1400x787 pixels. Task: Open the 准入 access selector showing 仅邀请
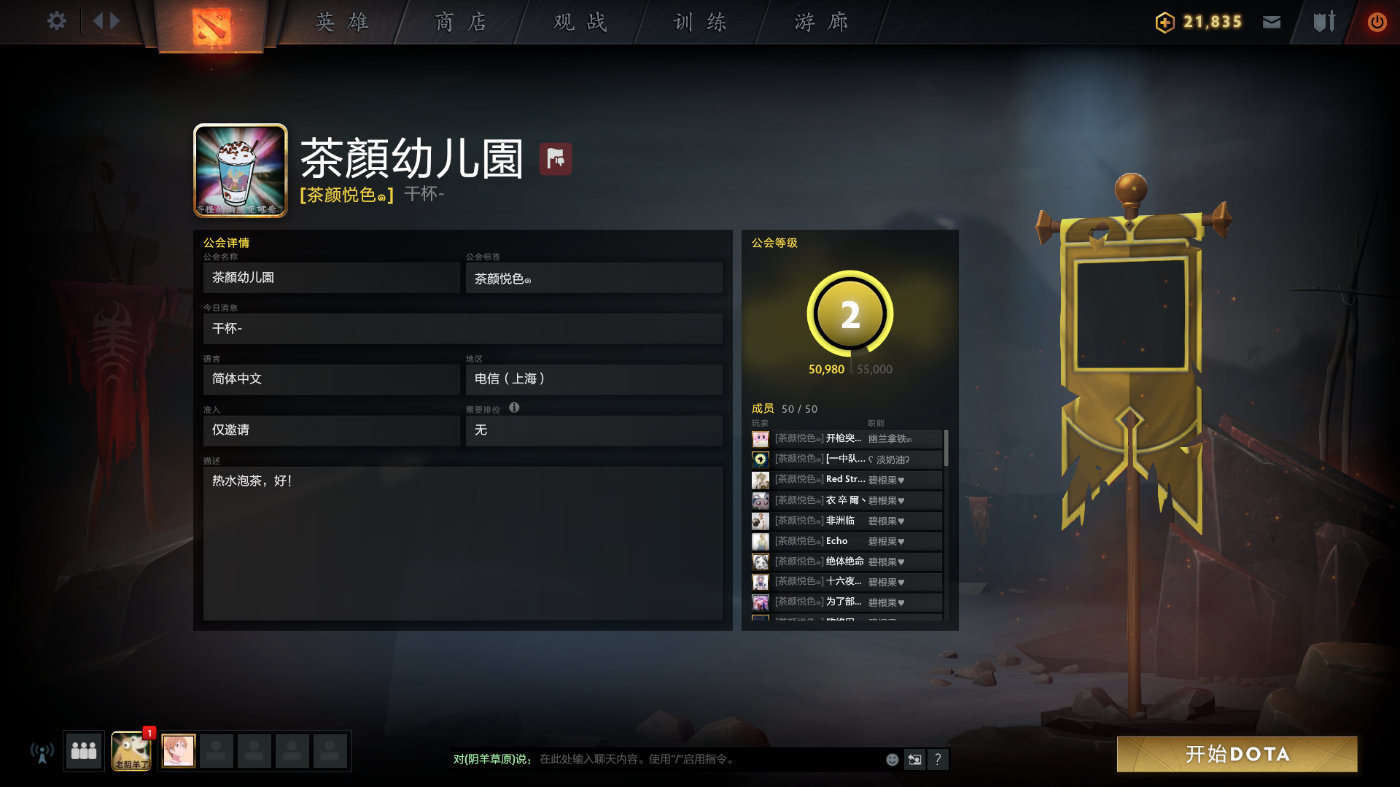click(331, 430)
